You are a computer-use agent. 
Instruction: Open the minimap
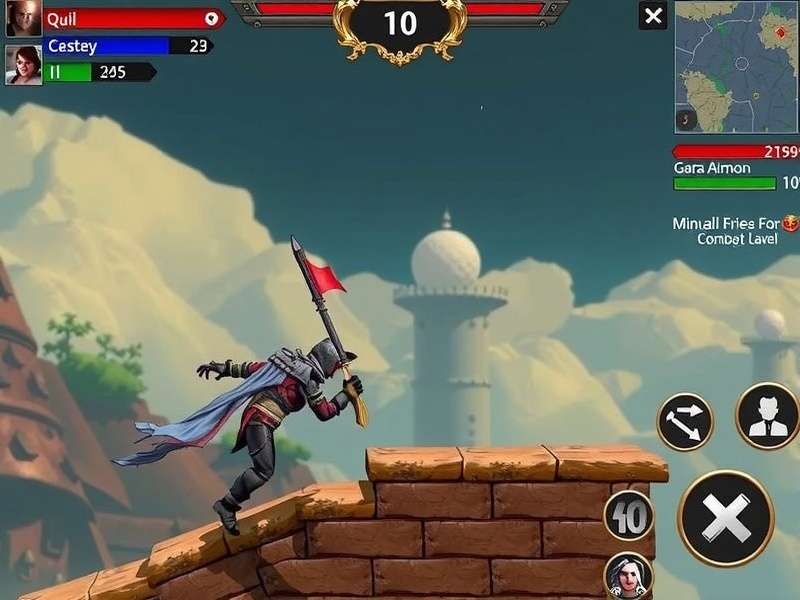coord(737,66)
